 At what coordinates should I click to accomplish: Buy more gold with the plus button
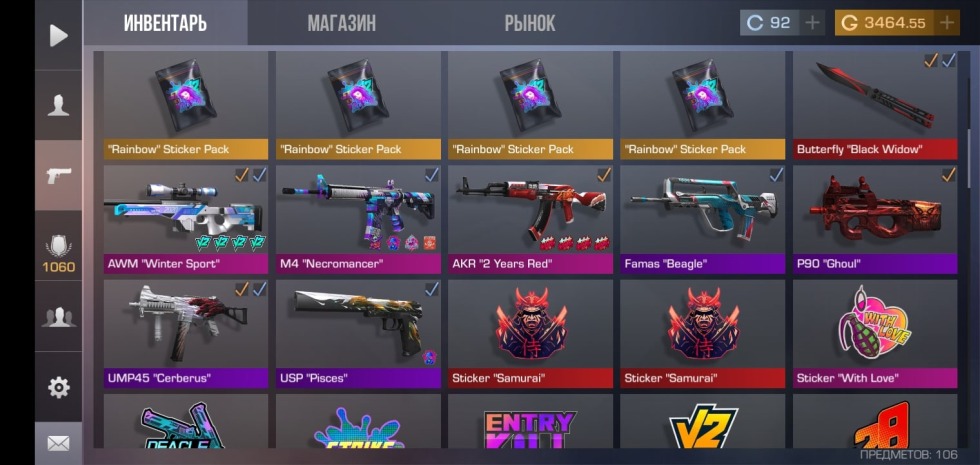pos(946,23)
